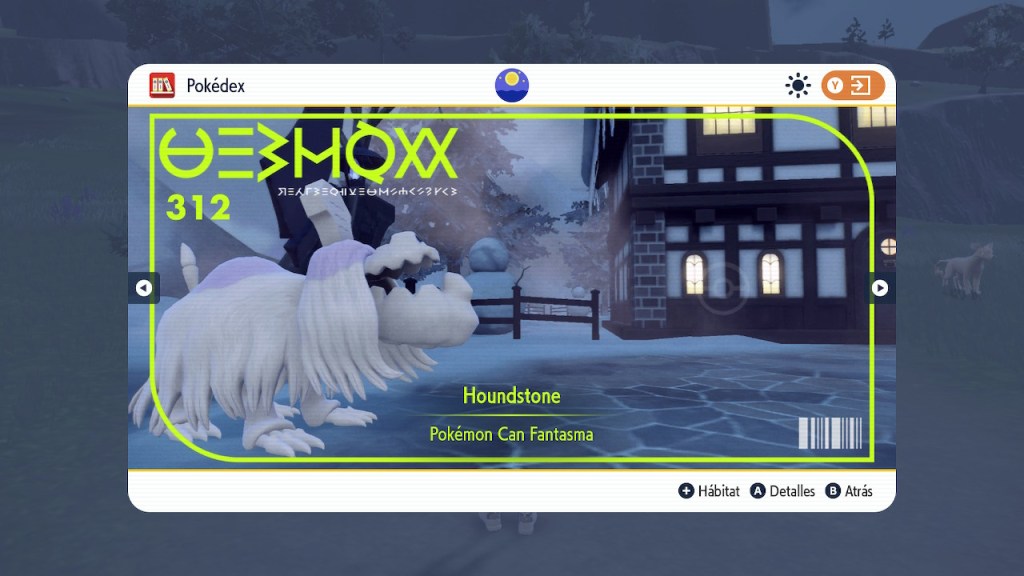Go back with the Atrás button
Viewport: 1024px width, 576px height.
[x=849, y=491]
